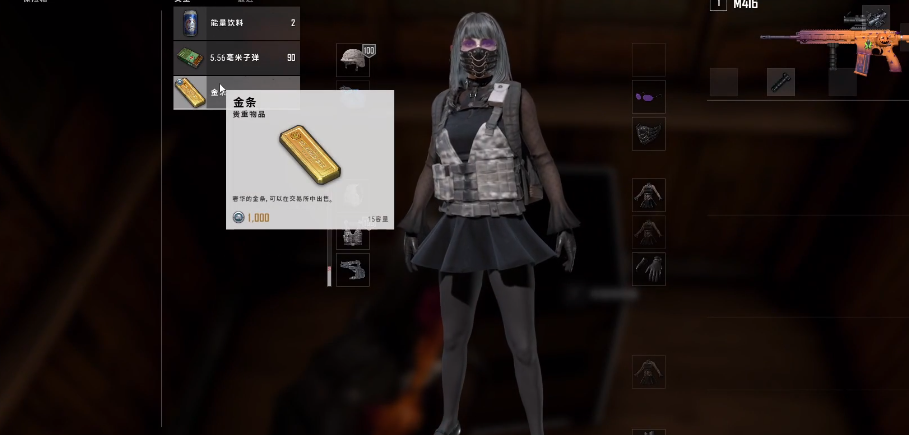Image resolution: width=909 pixels, height=435 pixels.
Task: Select the M416 foregrip attachment slot
Action: pos(781,82)
